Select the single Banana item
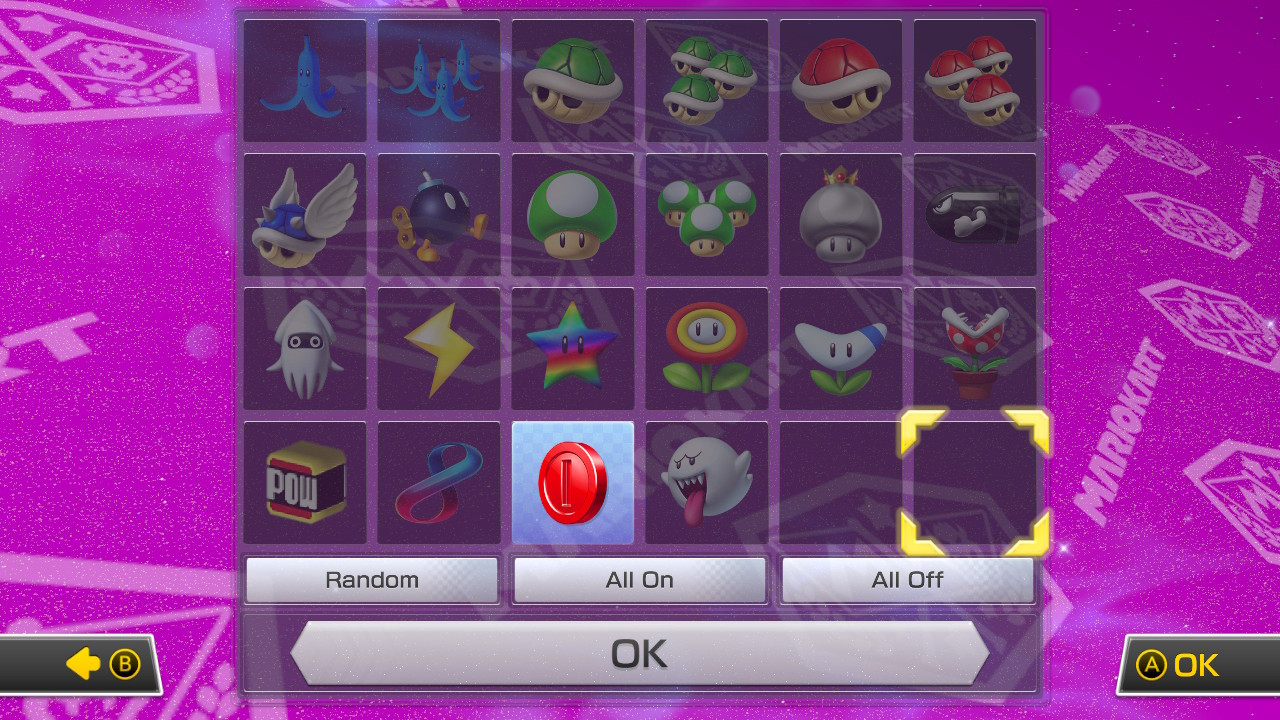The image size is (1280, 720). click(304, 80)
